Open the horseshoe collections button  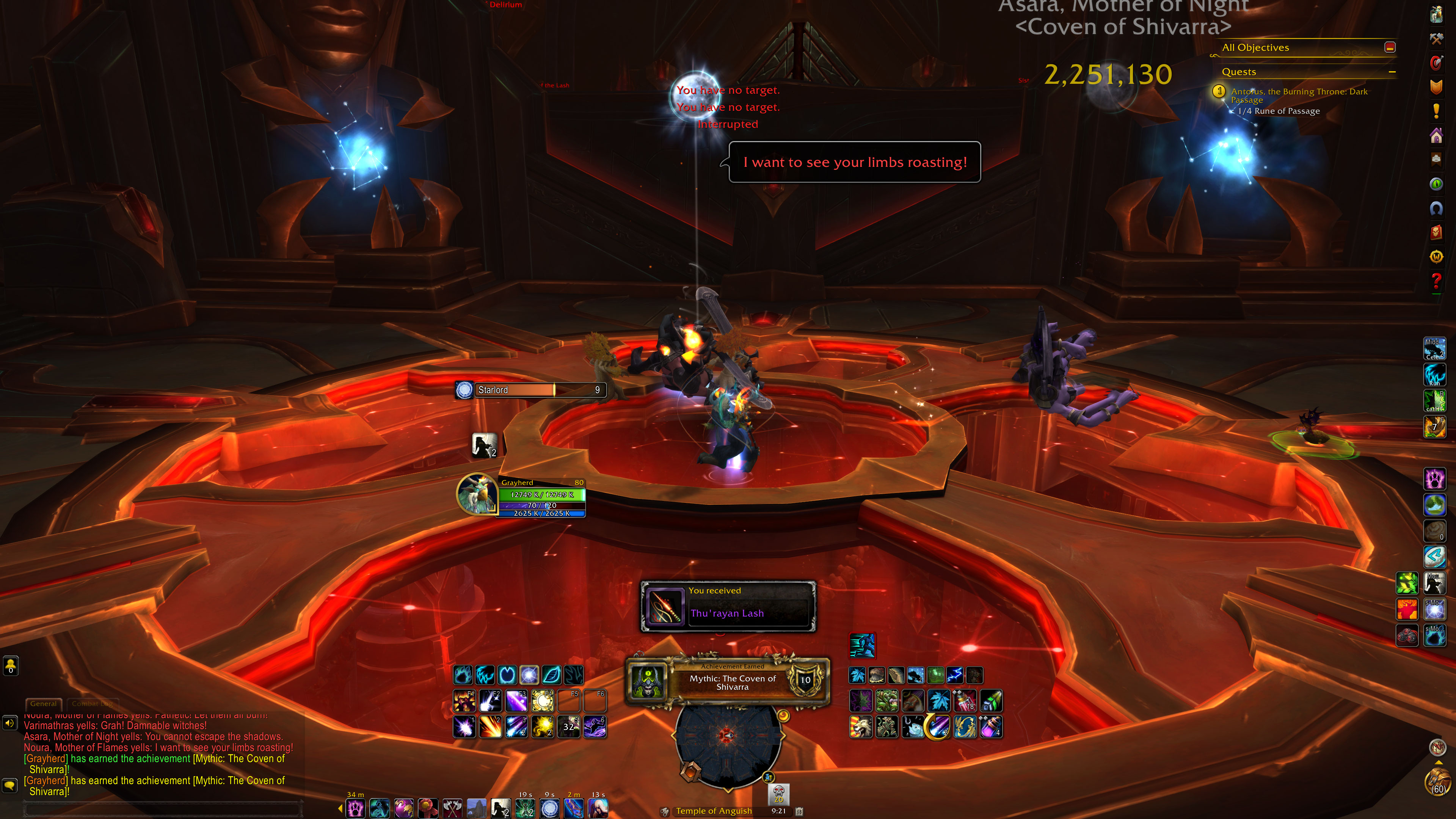coord(1436,208)
